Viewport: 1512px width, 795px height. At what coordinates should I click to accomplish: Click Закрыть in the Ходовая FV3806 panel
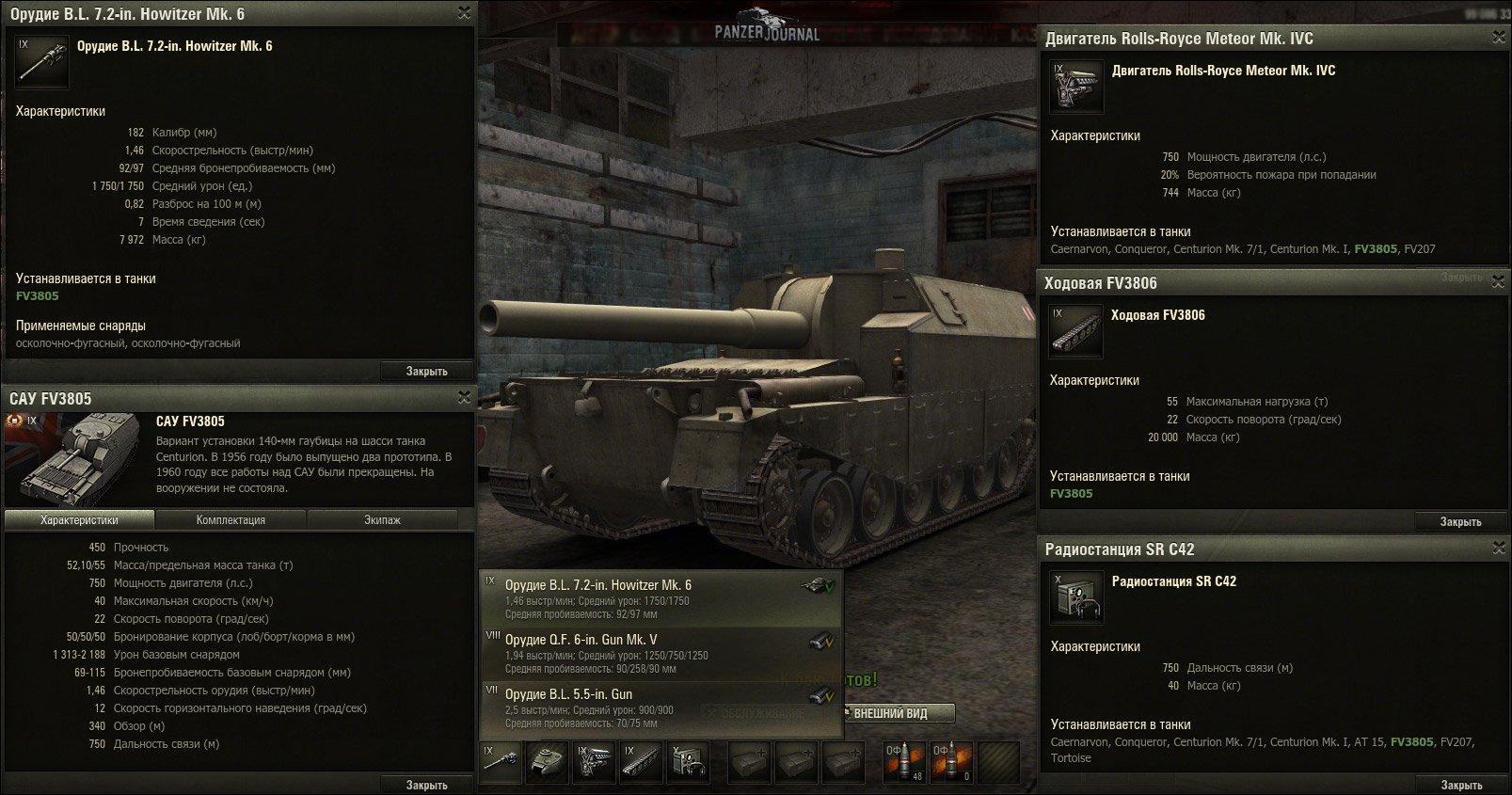coord(1460,521)
